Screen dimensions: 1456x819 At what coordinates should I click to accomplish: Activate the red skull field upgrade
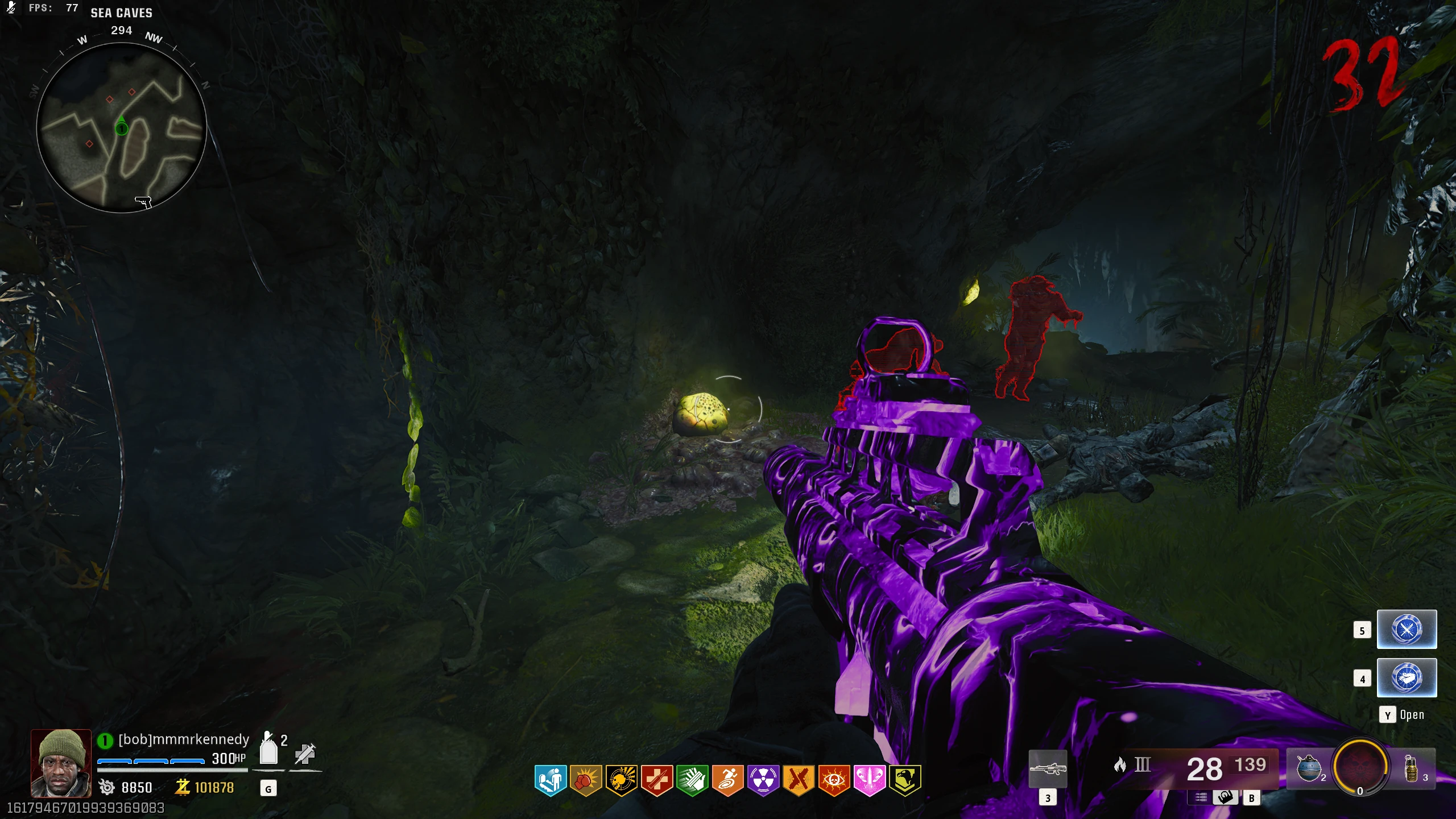pyautogui.click(x=1360, y=767)
